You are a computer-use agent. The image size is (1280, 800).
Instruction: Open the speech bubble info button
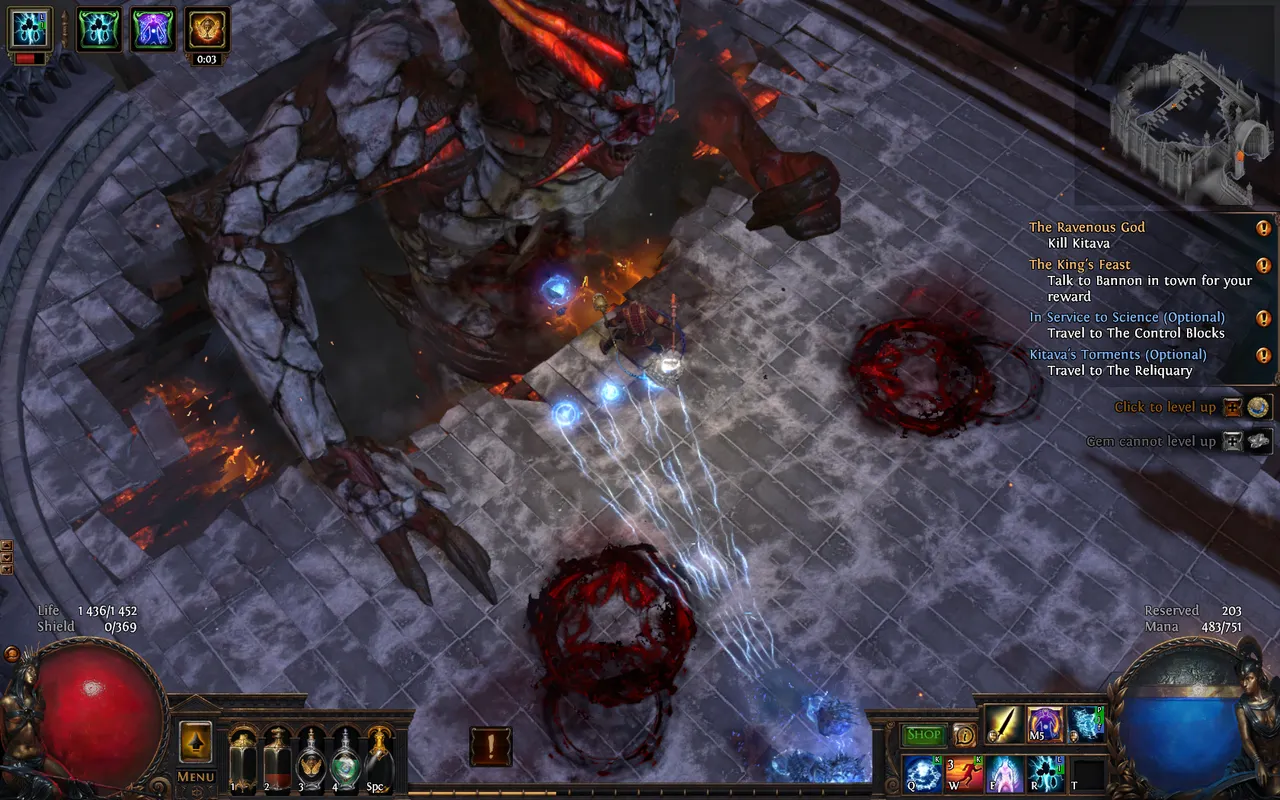coord(964,735)
